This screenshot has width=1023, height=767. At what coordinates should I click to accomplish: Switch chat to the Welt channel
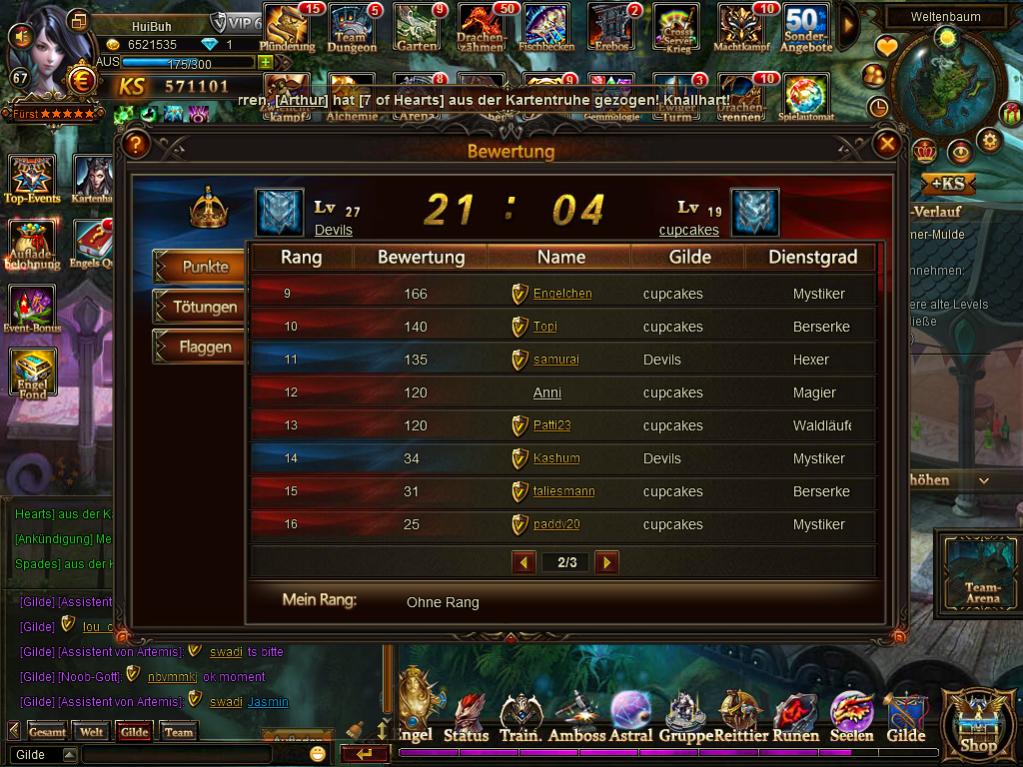92,732
